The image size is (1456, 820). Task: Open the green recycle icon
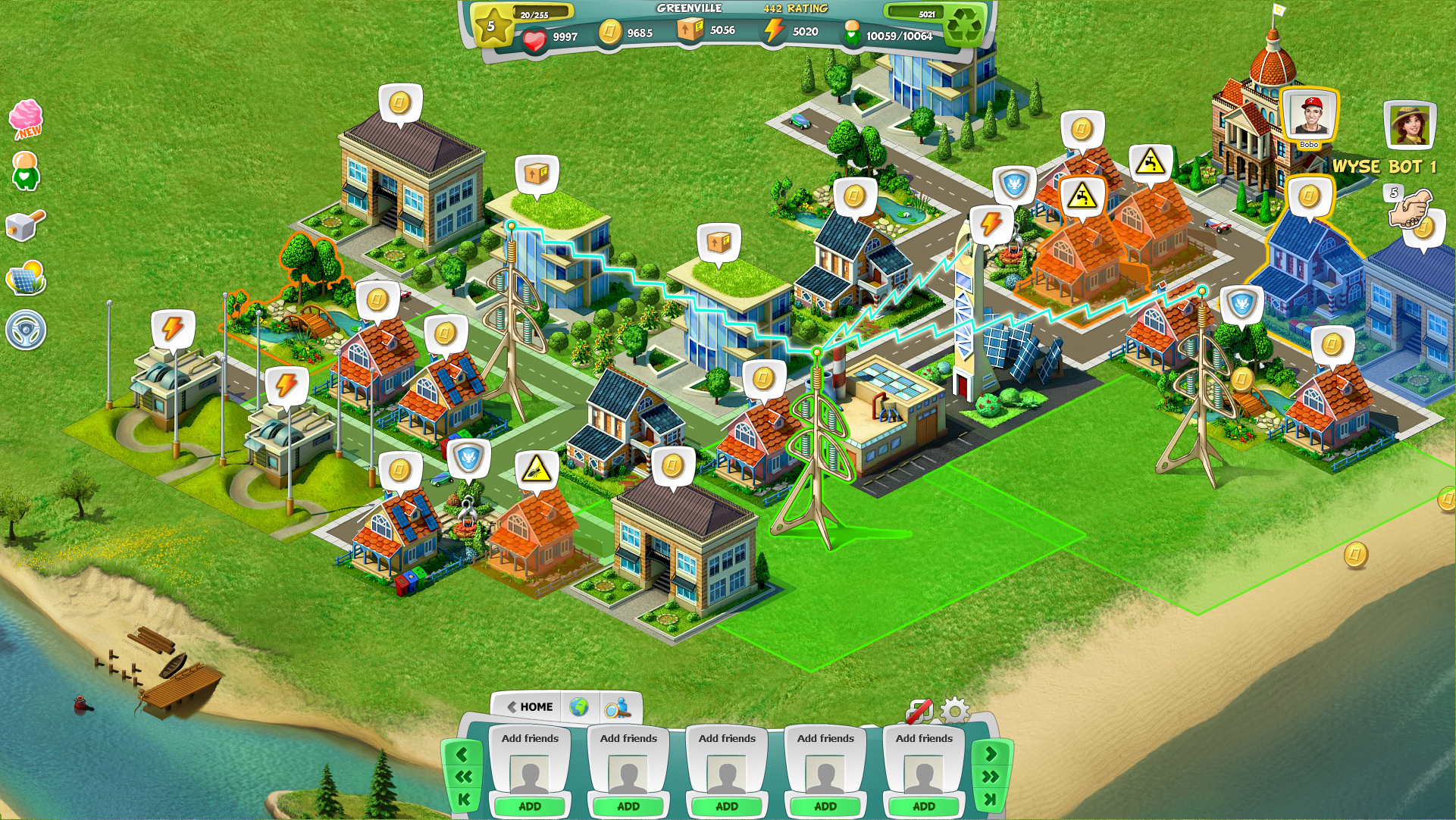pyautogui.click(x=964, y=27)
